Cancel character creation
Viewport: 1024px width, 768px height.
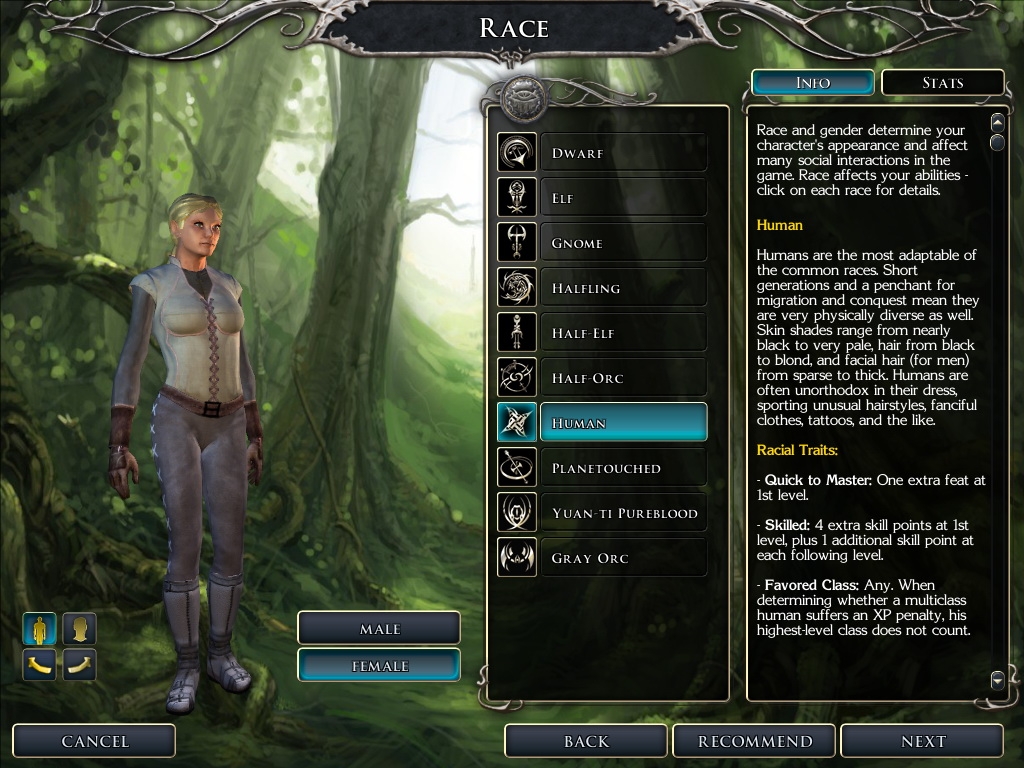pos(95,741)
